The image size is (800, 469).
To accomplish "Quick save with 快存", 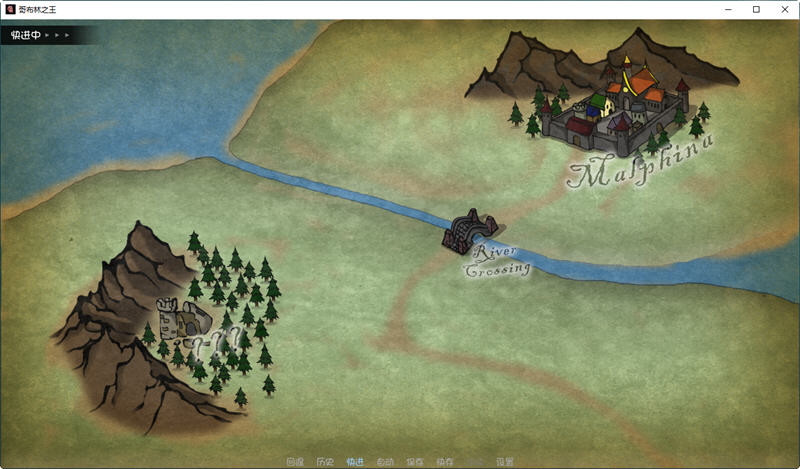I will [x=445, y=462].
